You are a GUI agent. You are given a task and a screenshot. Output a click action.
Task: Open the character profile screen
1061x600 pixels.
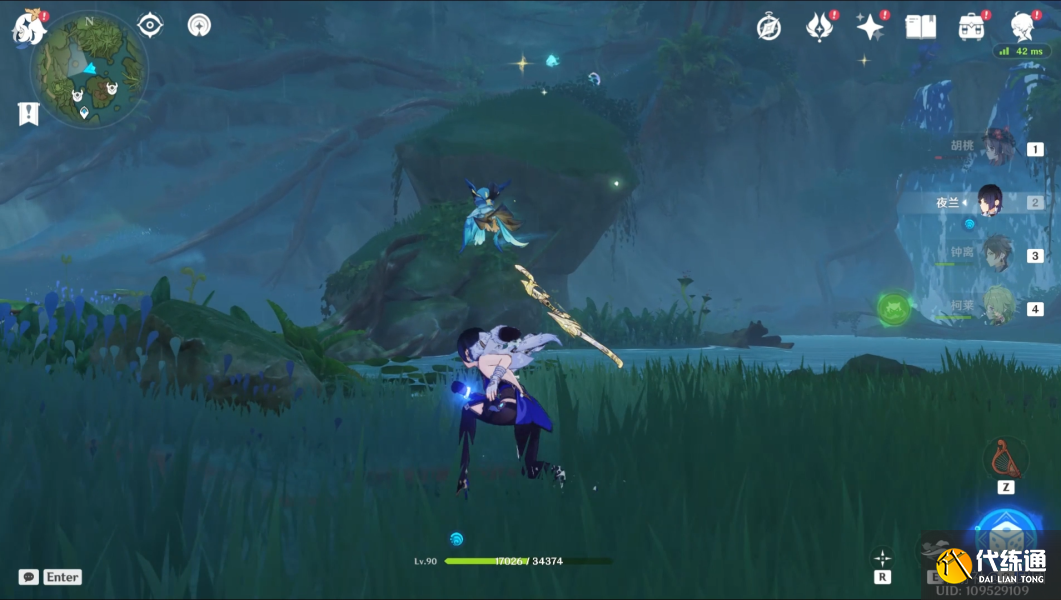1022,27
